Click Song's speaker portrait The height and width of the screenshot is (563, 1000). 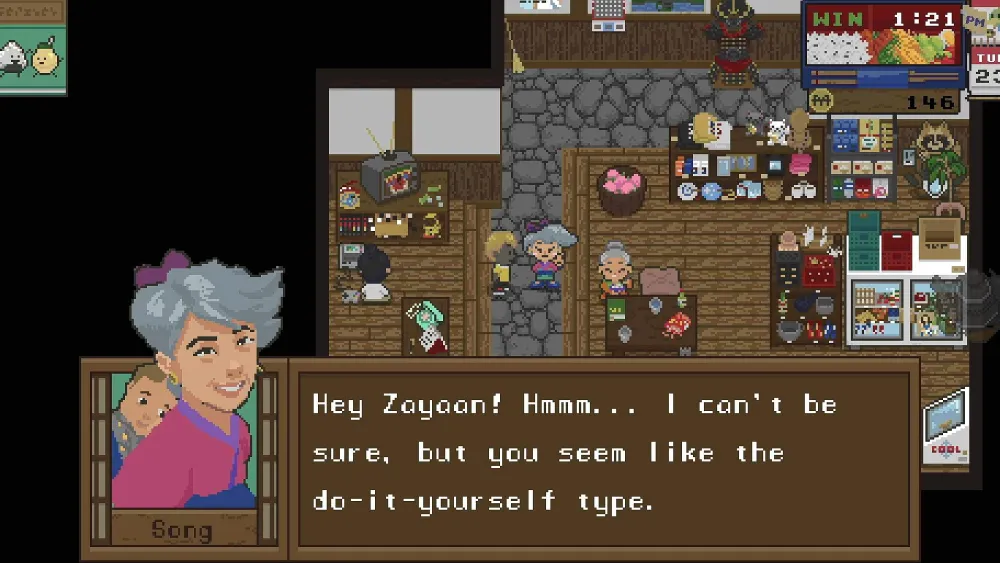[x=184, y=438]
